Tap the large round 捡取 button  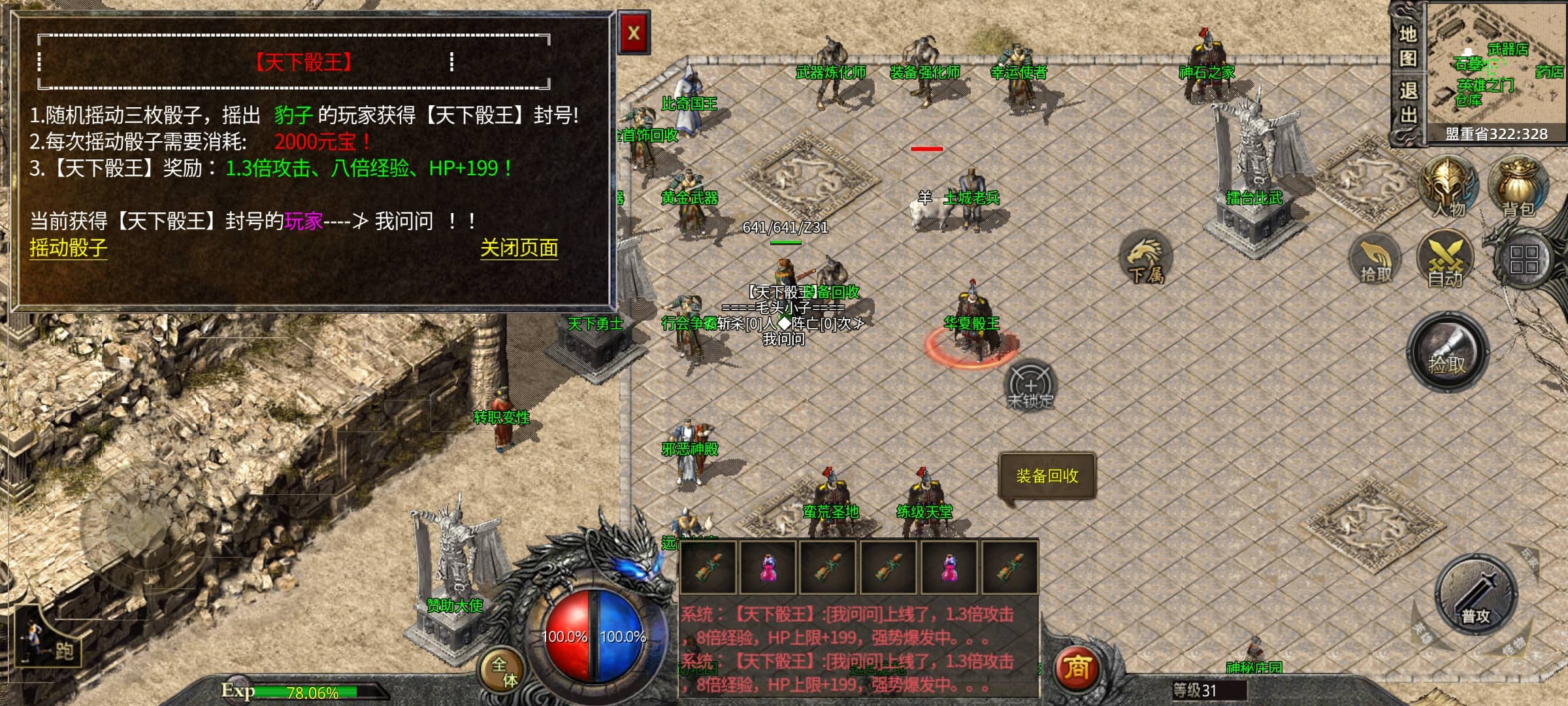[x=1447, y=353]
